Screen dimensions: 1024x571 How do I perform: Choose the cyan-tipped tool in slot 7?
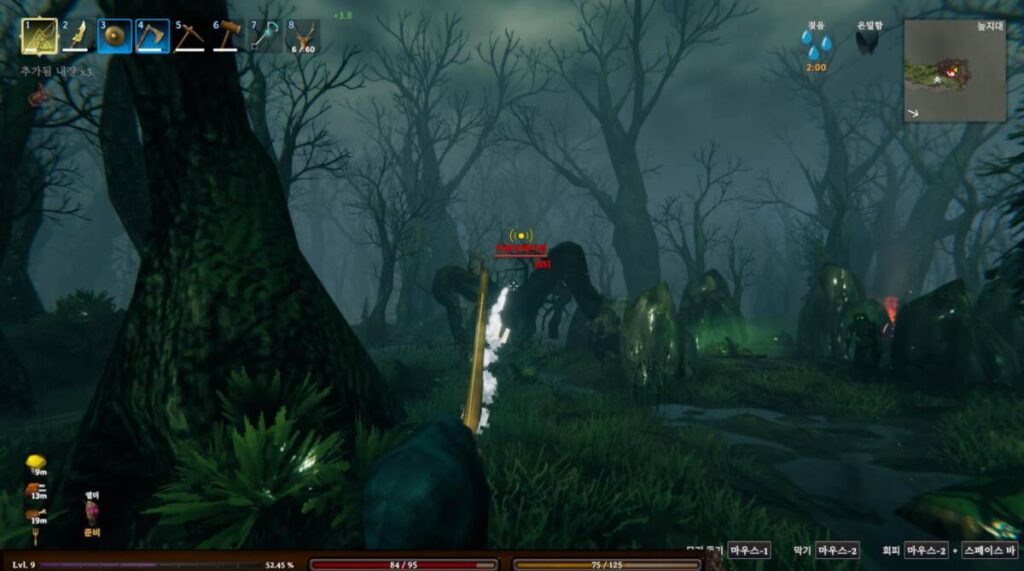pyautogui.click(x=266, y=36)
